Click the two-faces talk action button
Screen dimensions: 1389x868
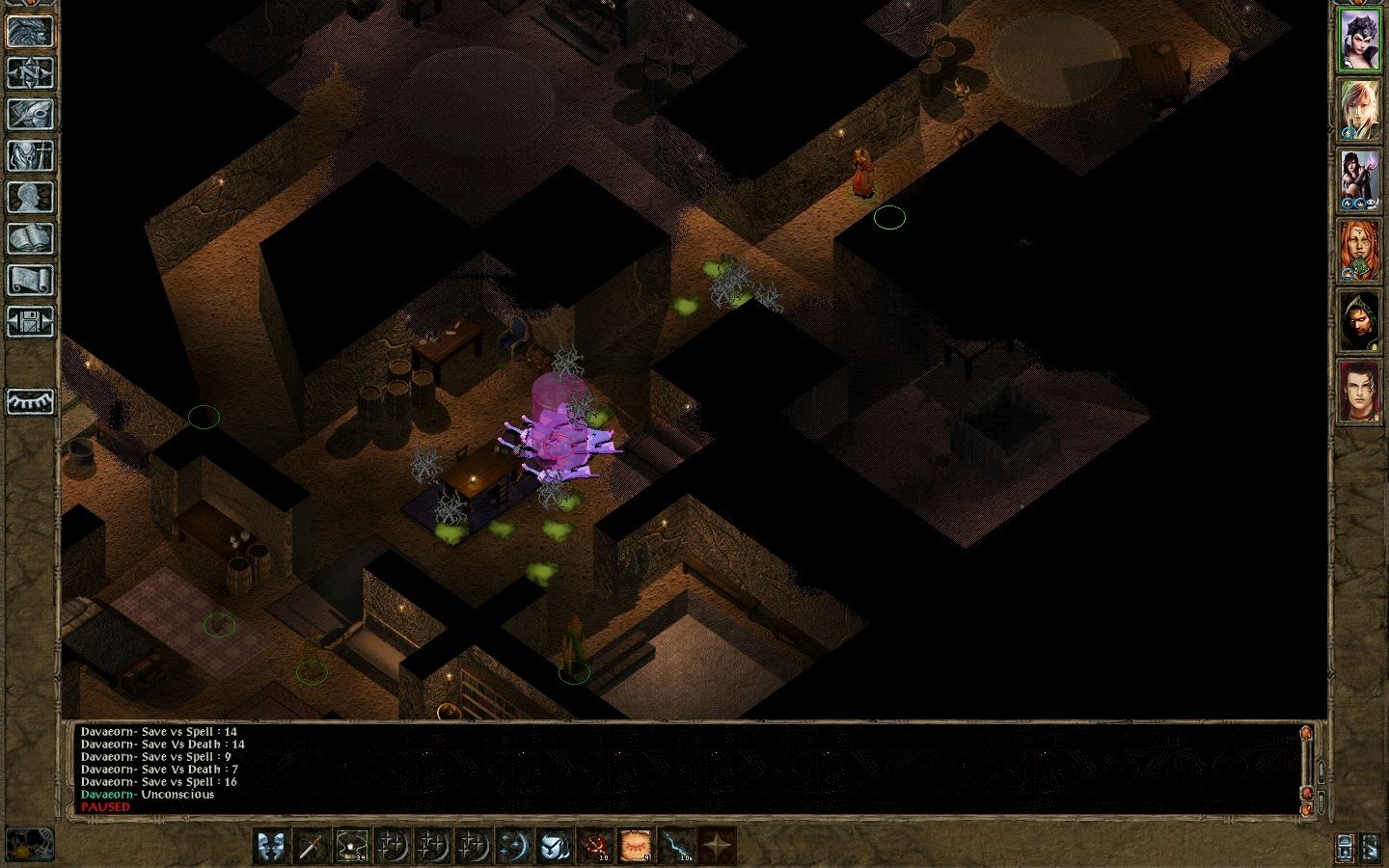270,846
